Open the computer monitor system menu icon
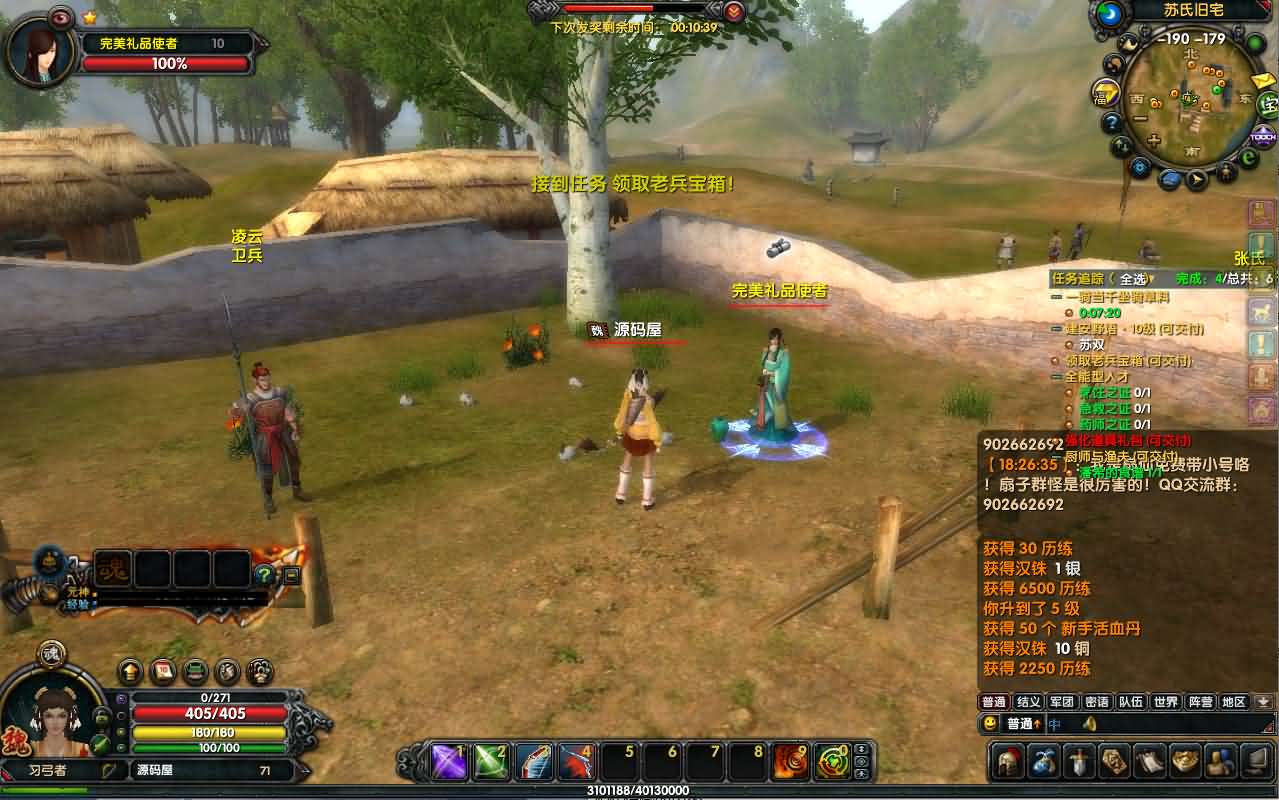The width and height of the screenshot is (1279, 800). pos(1258,762)
